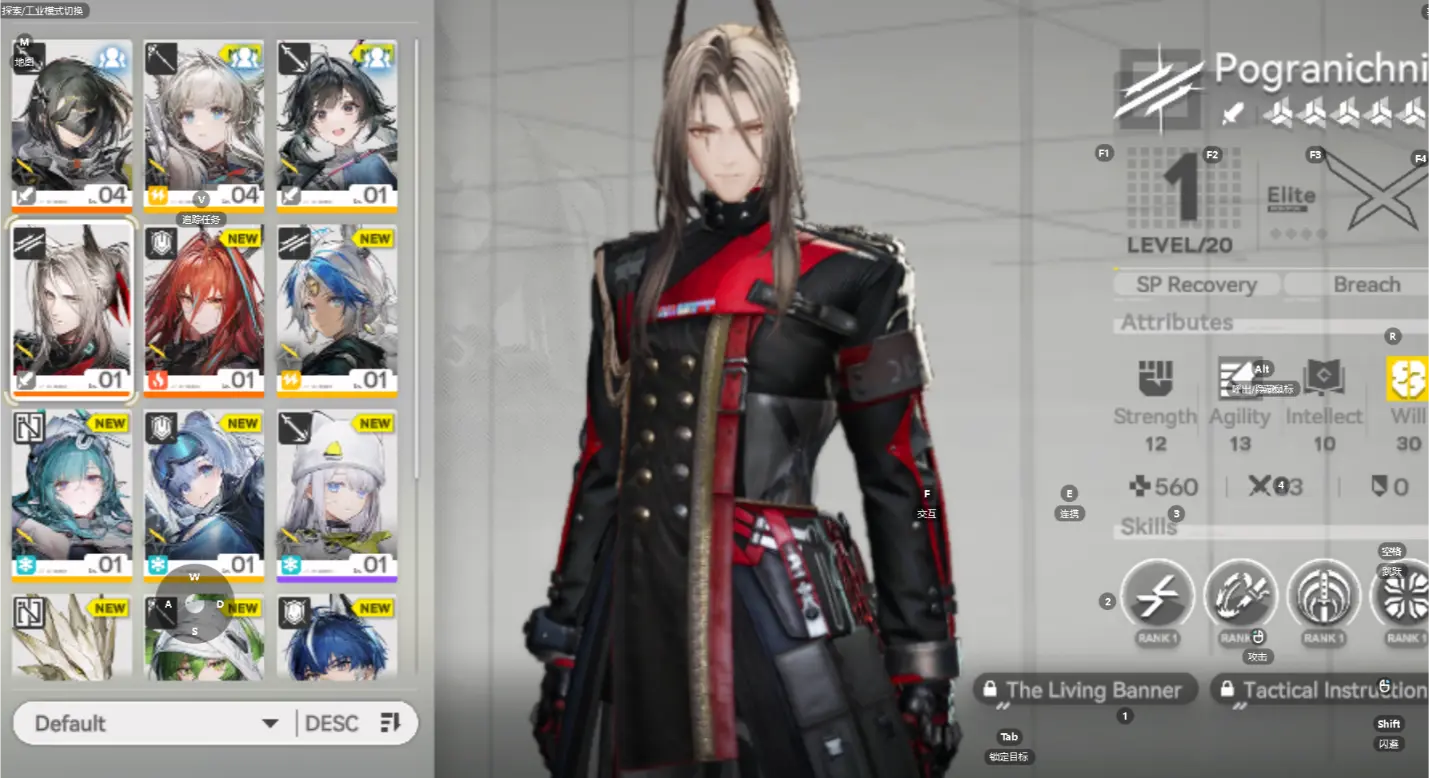View the Intellect attribute book icon
Screen dimensions: 1429x778
pos(1323,379)
